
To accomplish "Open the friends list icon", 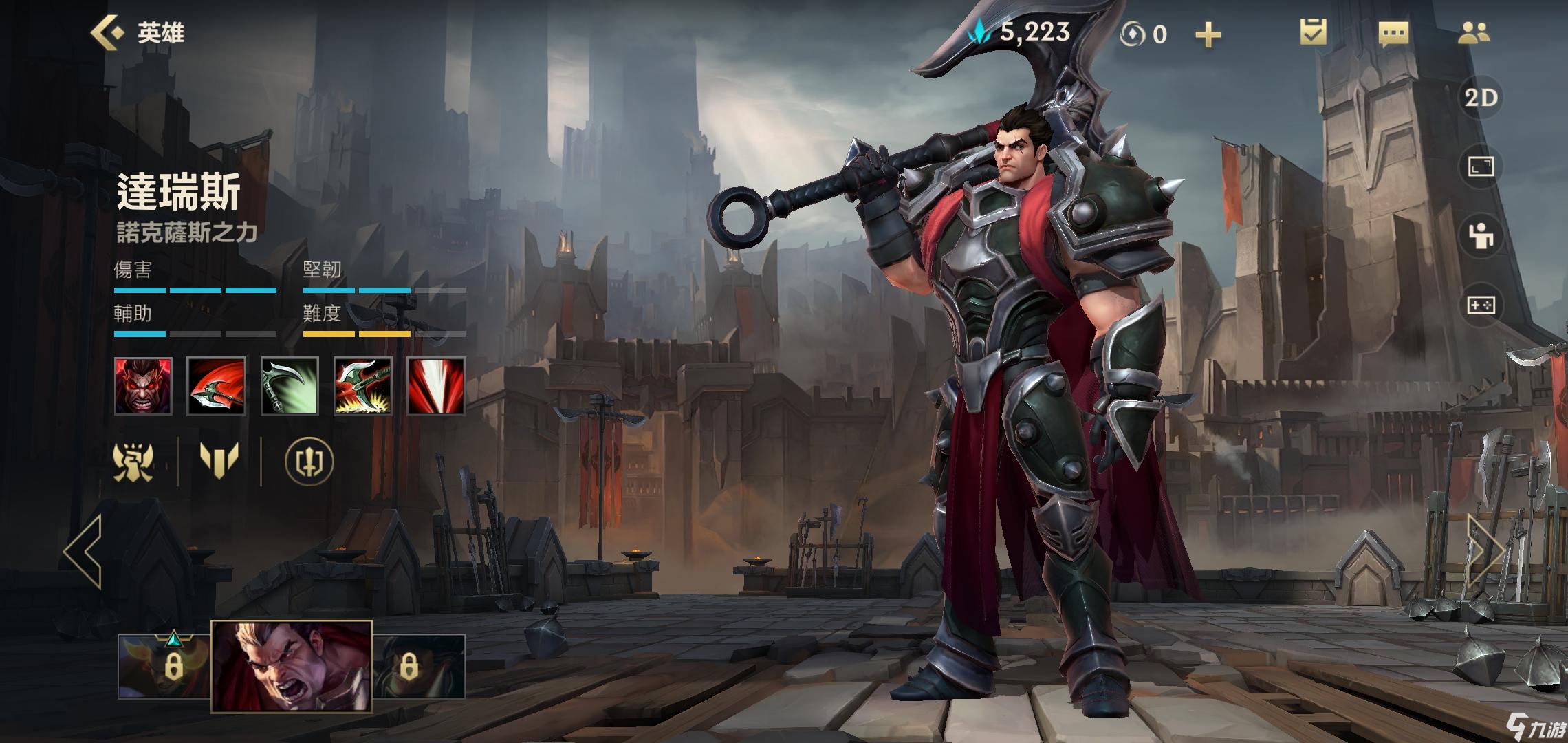I will 1473,33.
